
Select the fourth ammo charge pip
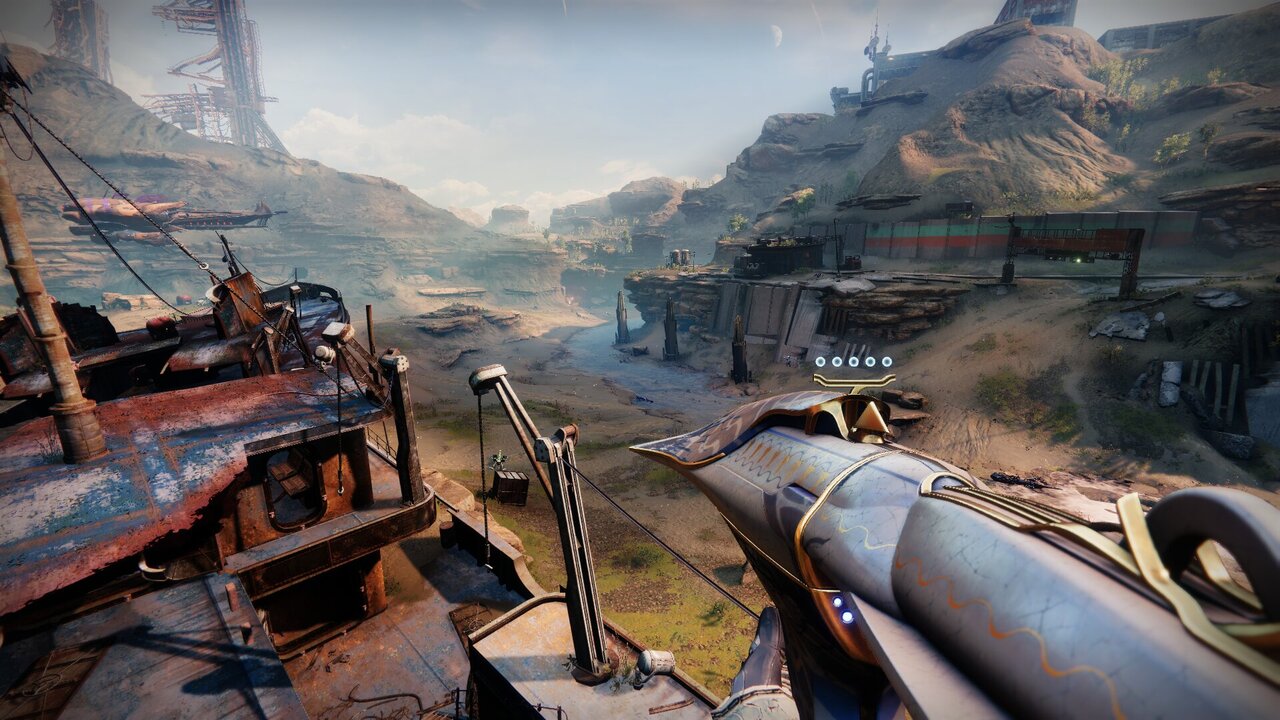tap(870, 362)
